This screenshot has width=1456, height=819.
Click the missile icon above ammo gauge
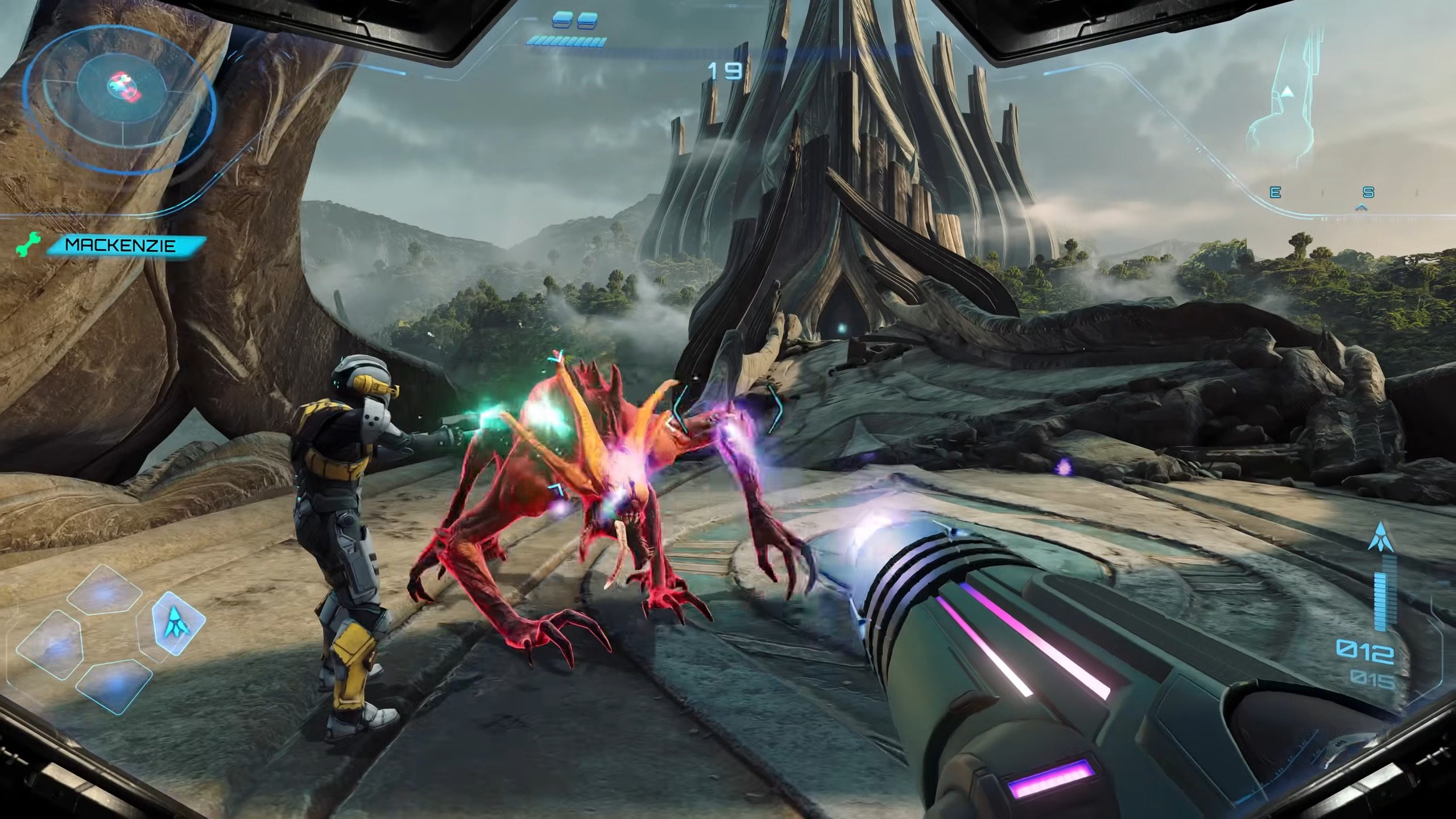point(1380,538)
